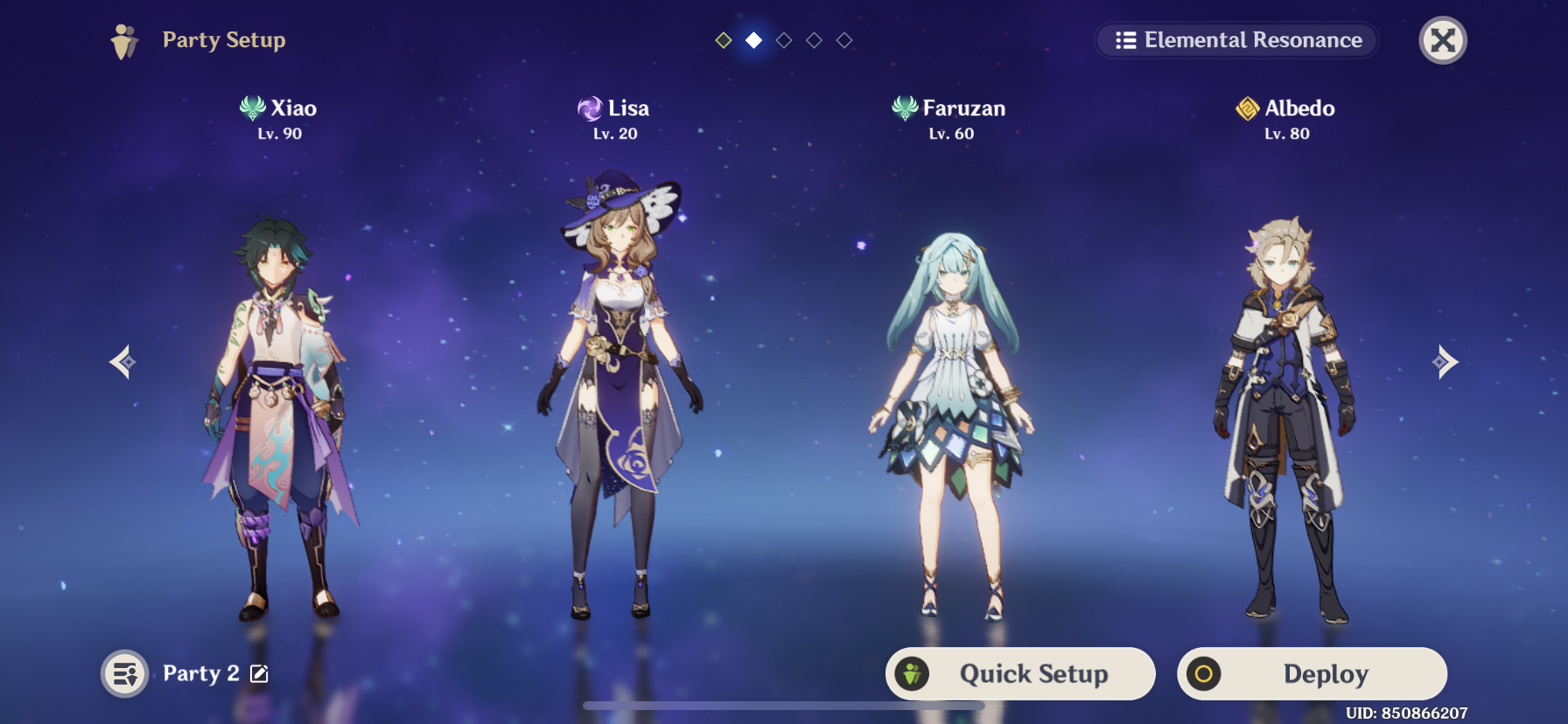
Task: Select the first party page diamond
Action: (x=724, y=39)
